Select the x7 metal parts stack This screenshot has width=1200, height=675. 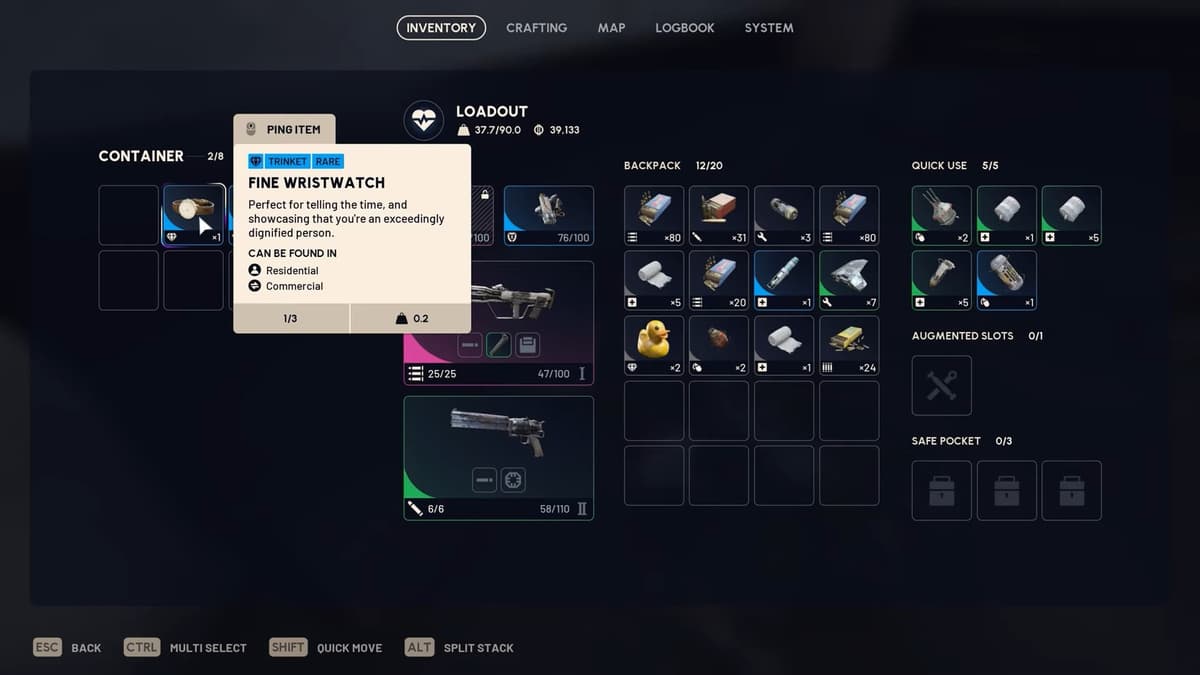tap(849, 280)
